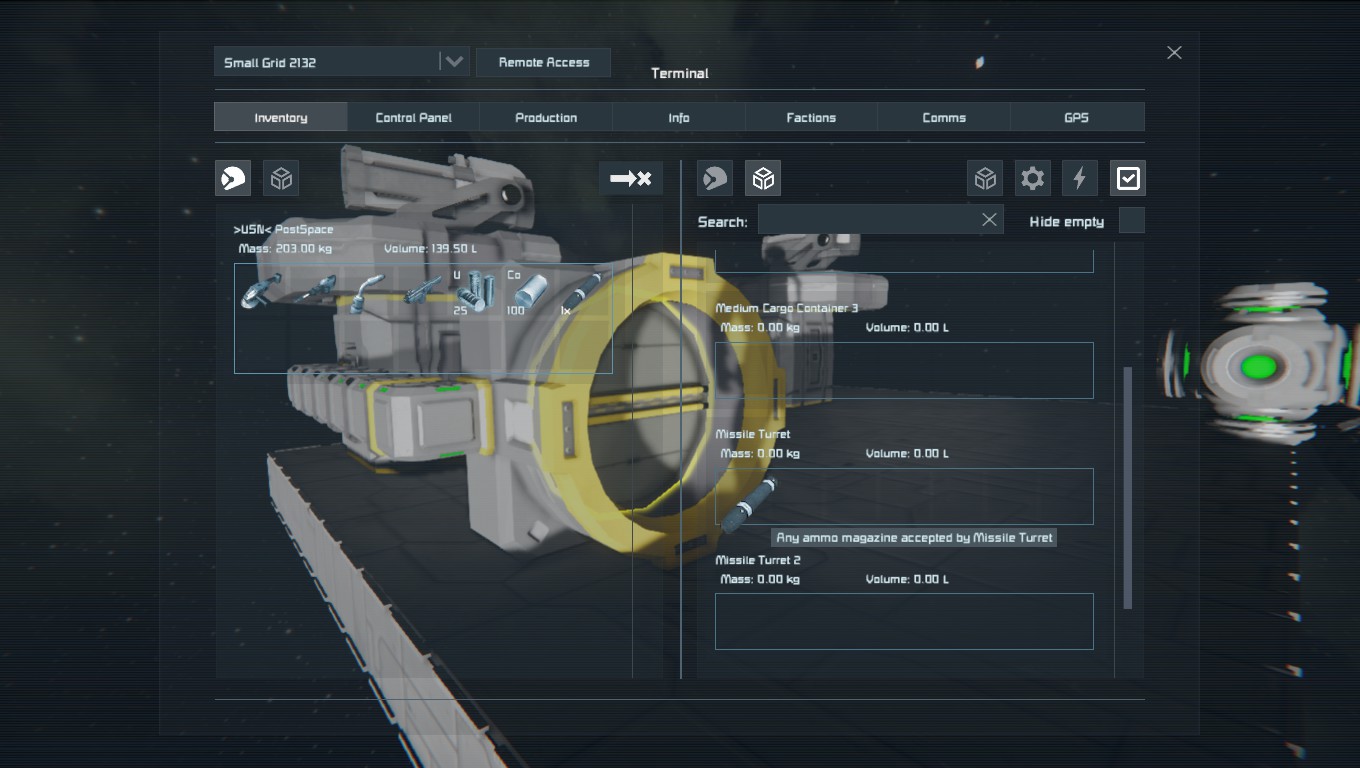Select the grinder in PostSpace inventory

(x=261, y=292)
